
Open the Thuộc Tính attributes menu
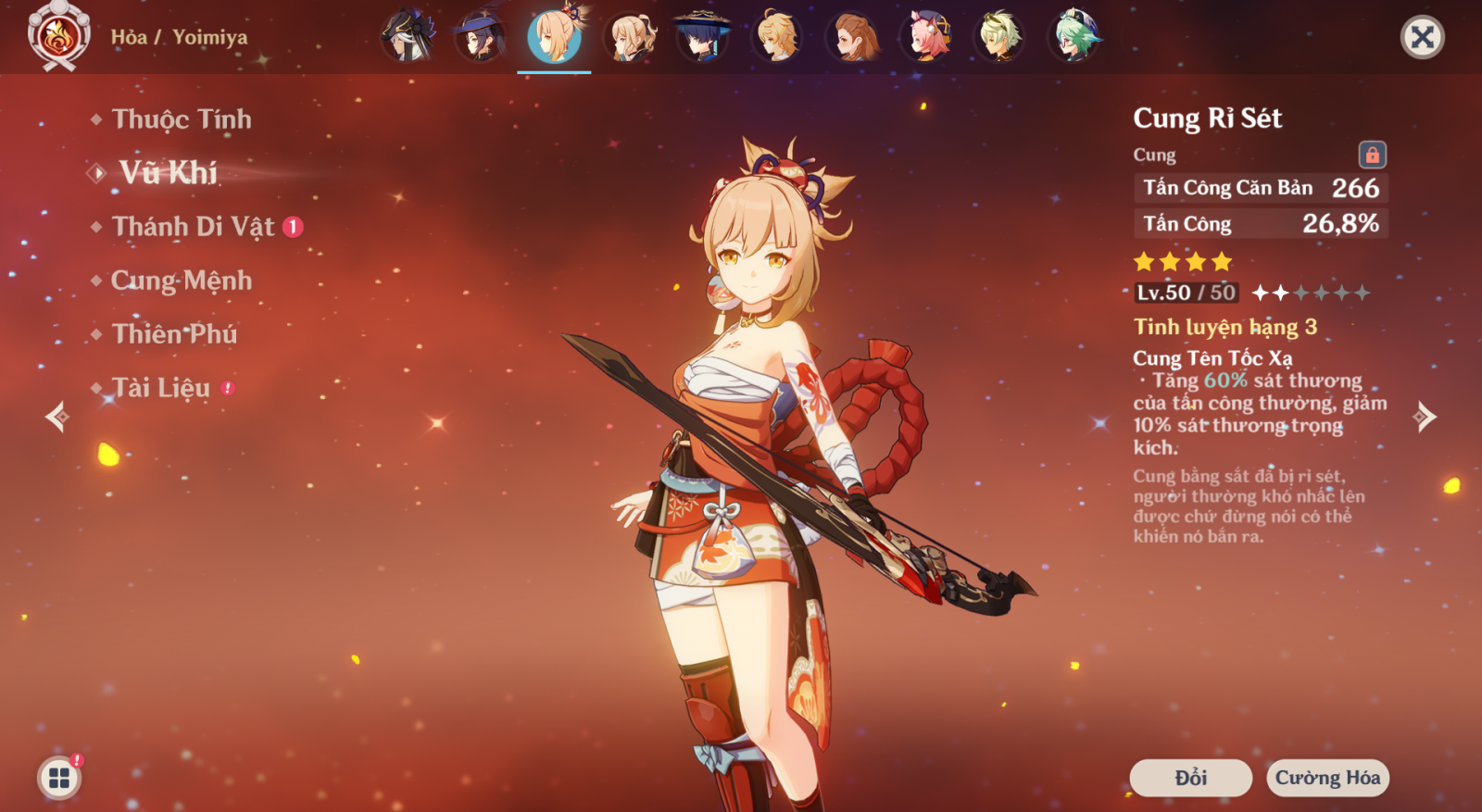pos(181,119)
